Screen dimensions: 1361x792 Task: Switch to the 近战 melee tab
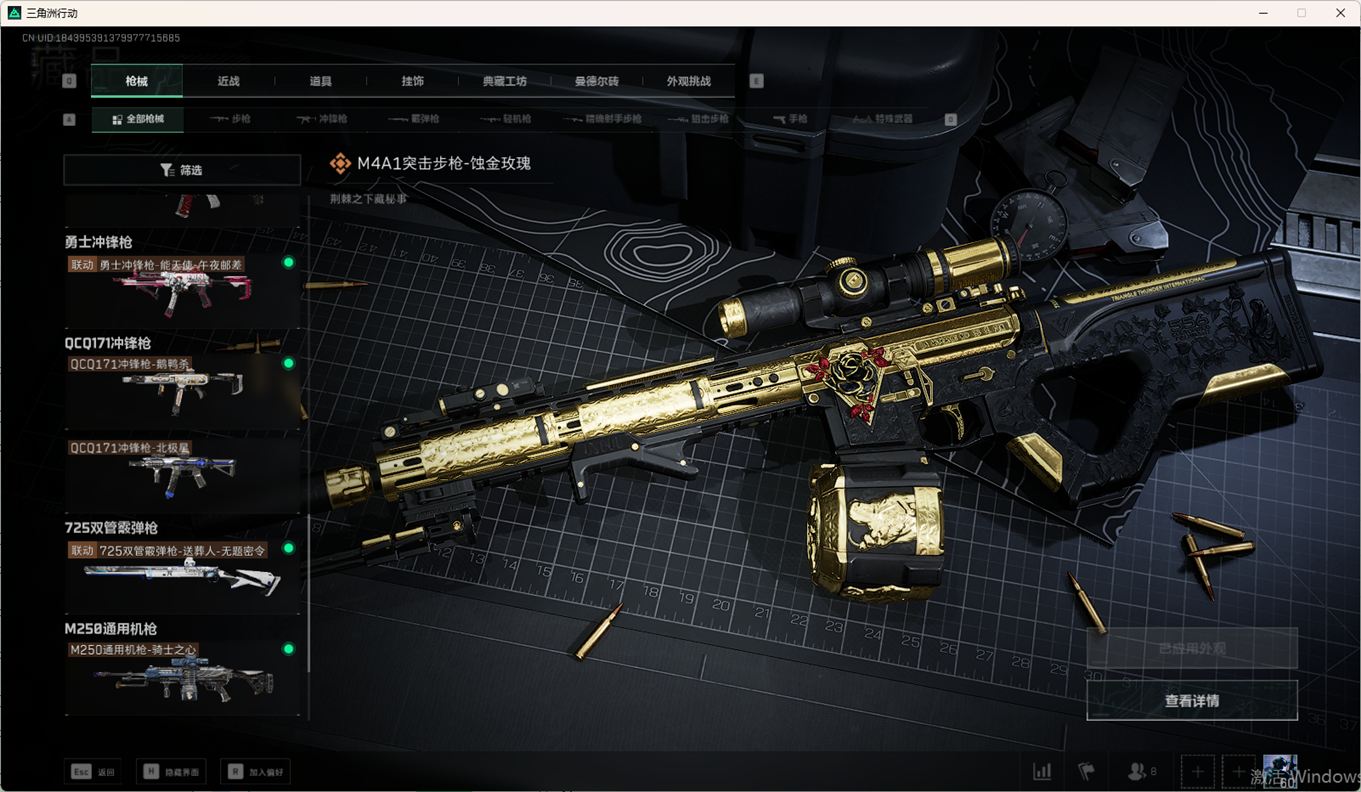228,81
